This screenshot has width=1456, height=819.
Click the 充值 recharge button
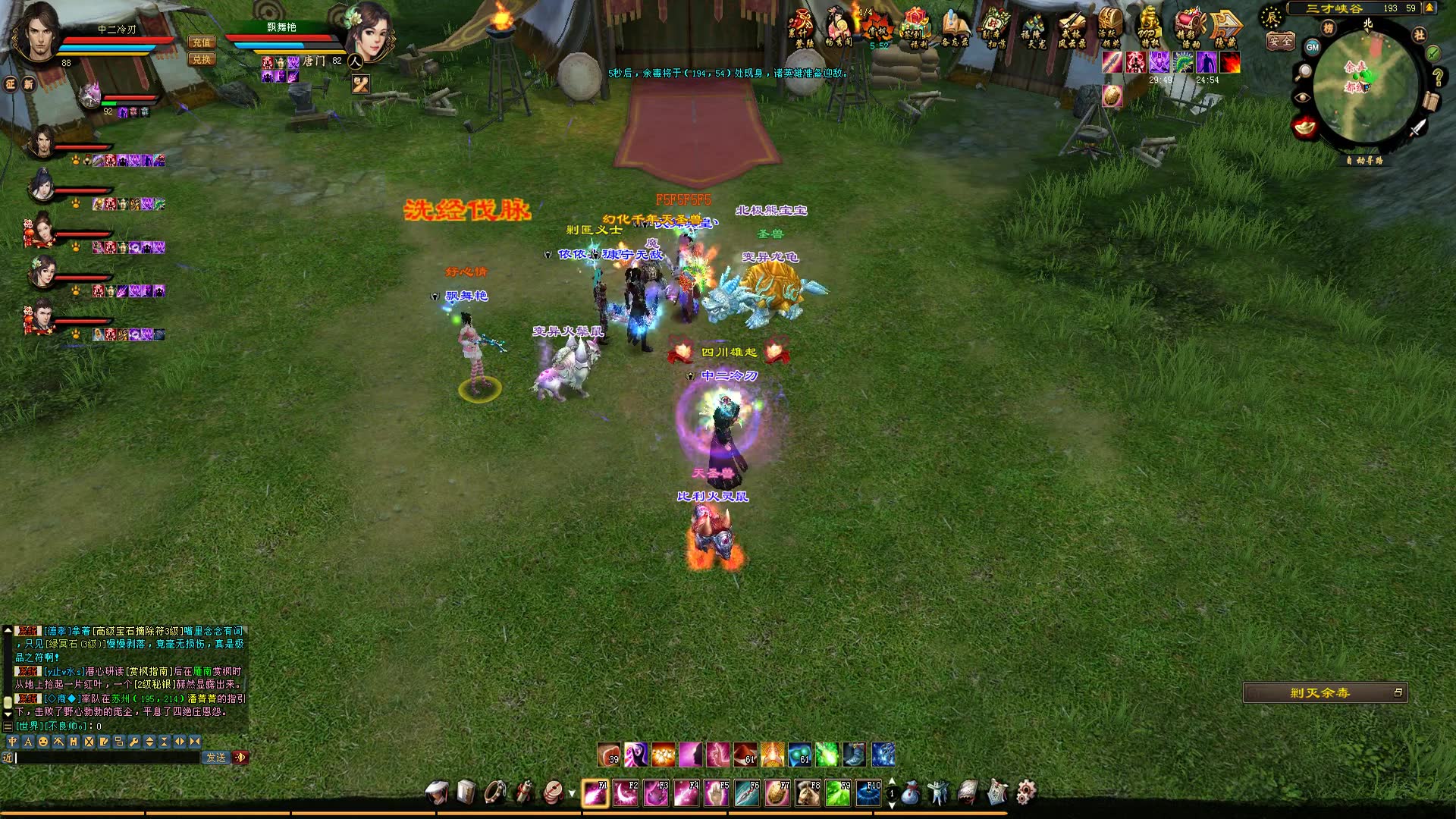tap(202, 42)
